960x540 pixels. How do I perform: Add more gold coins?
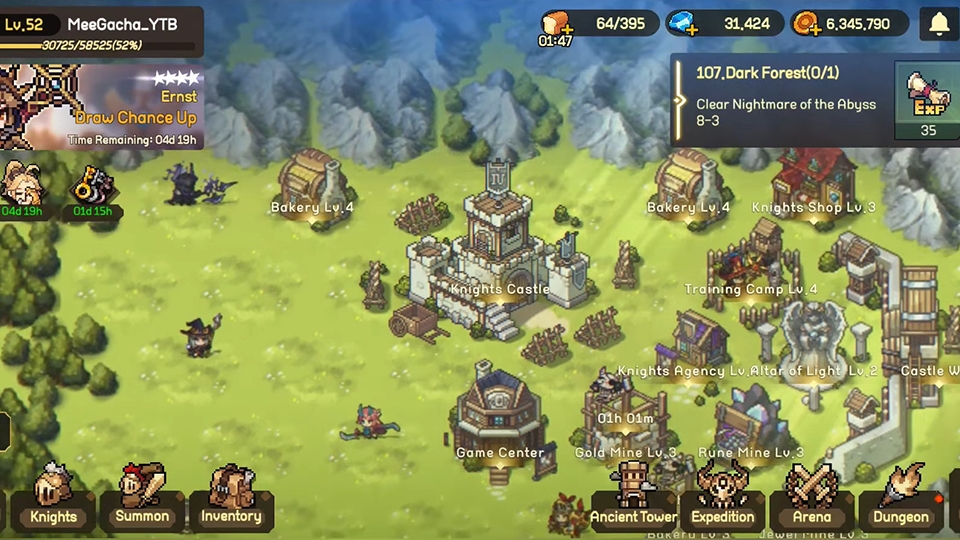tap(807, 24)
